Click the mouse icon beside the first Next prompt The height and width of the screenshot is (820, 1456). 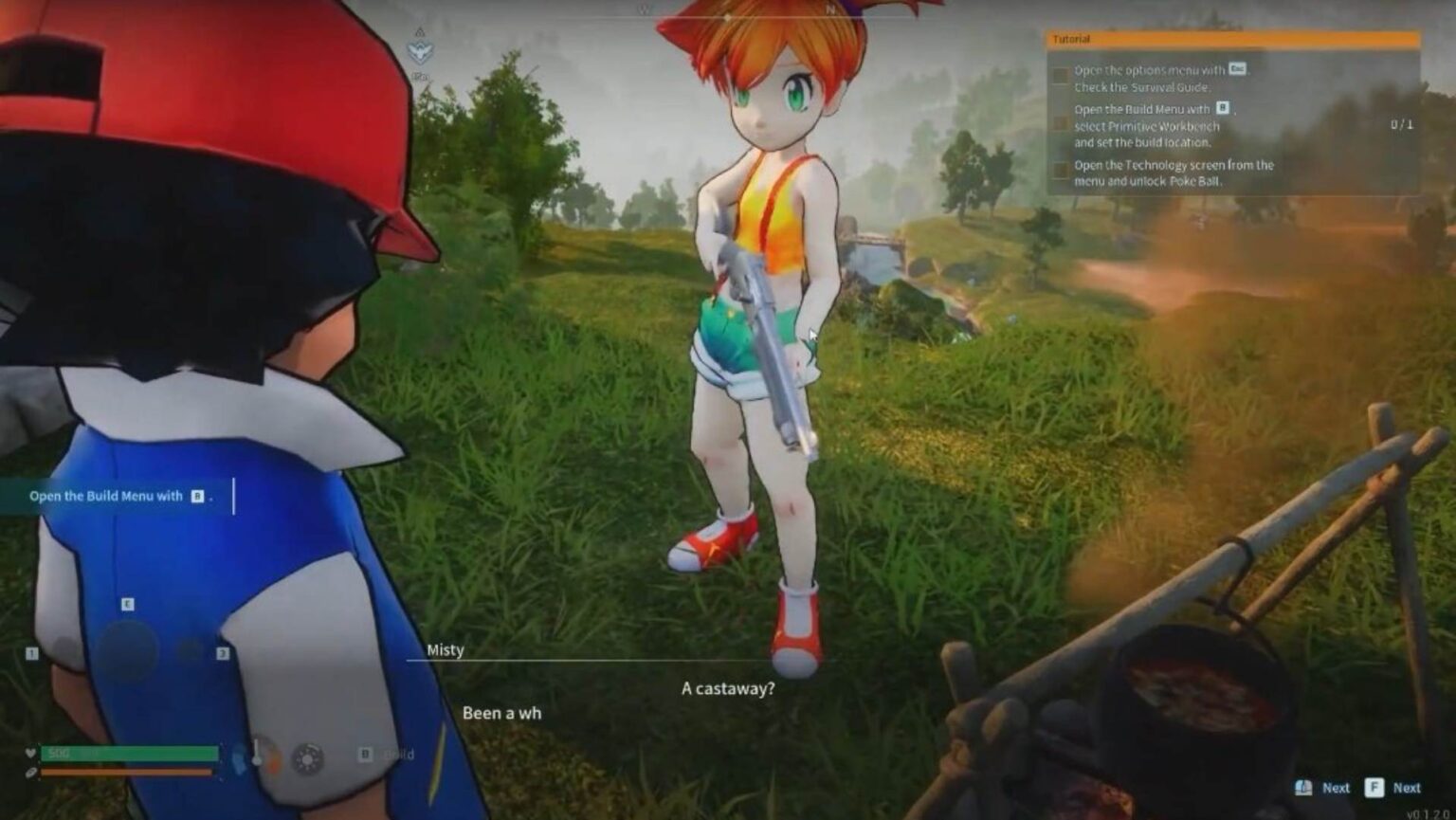[x=1301, y=788]
